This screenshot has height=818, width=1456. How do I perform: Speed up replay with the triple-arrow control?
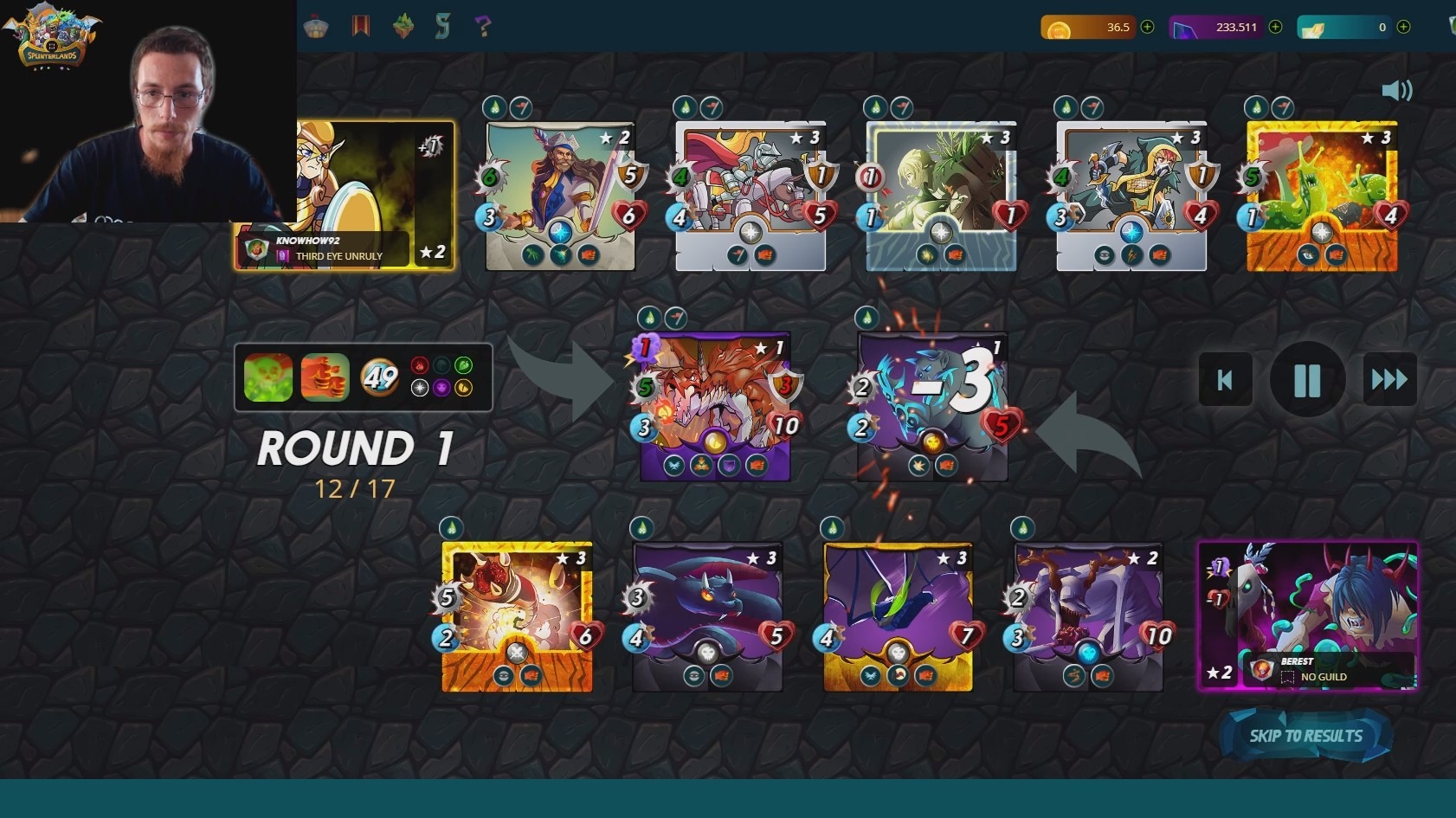[x=1388, y=379]
